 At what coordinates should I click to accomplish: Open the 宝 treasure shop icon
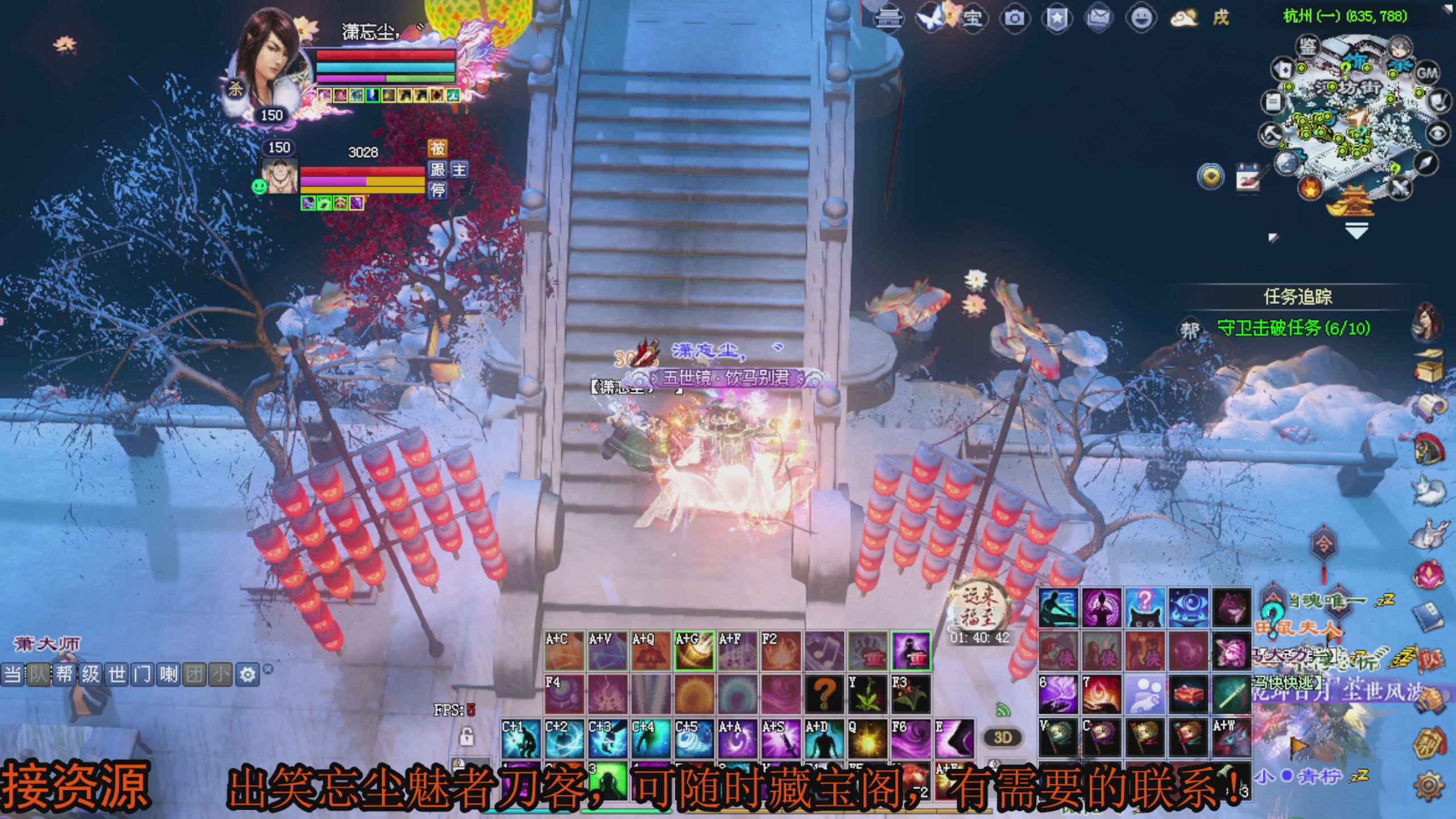pyautogui.click(x=972, y=18)
